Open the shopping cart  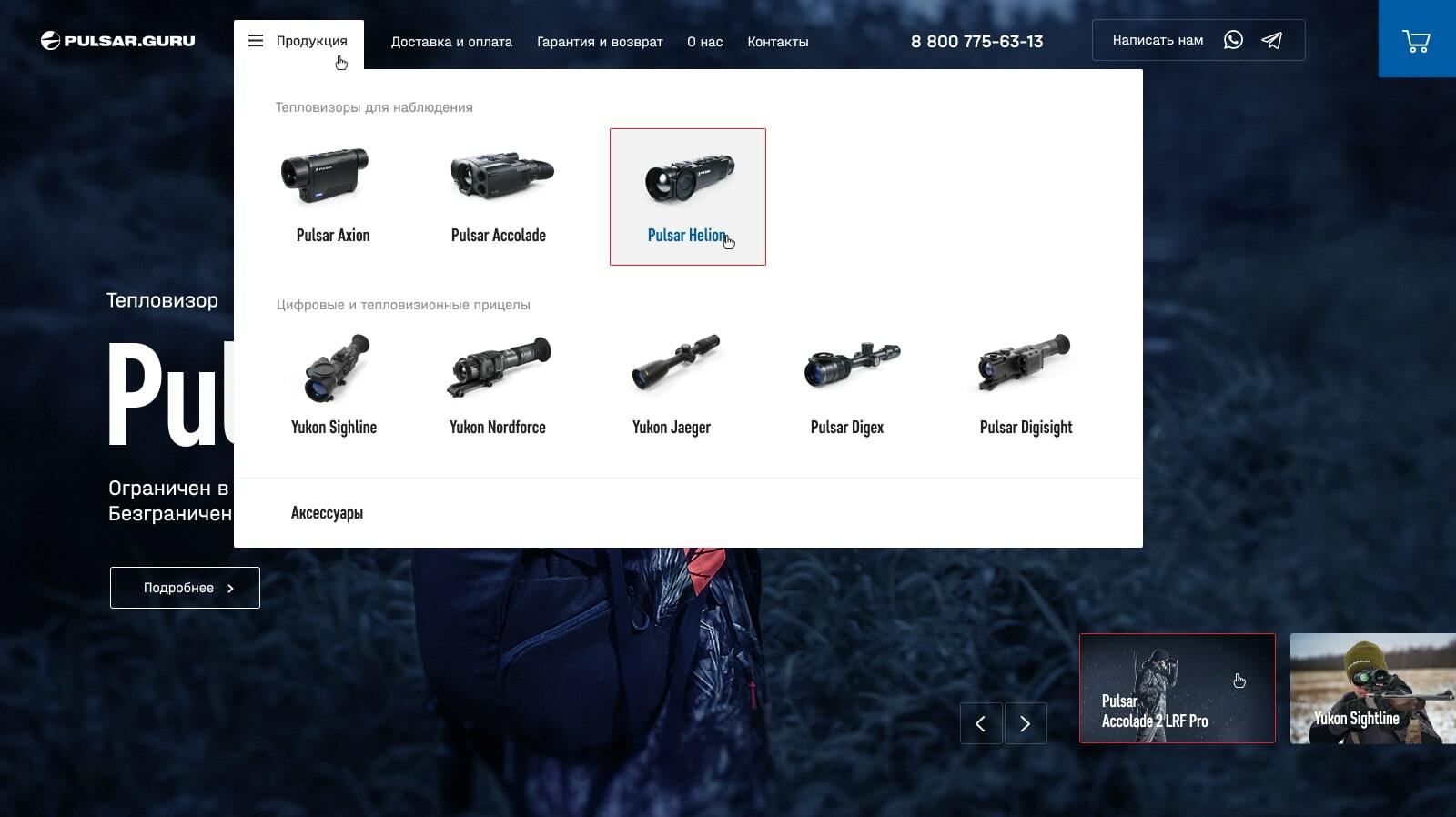tap(1416, 41)
